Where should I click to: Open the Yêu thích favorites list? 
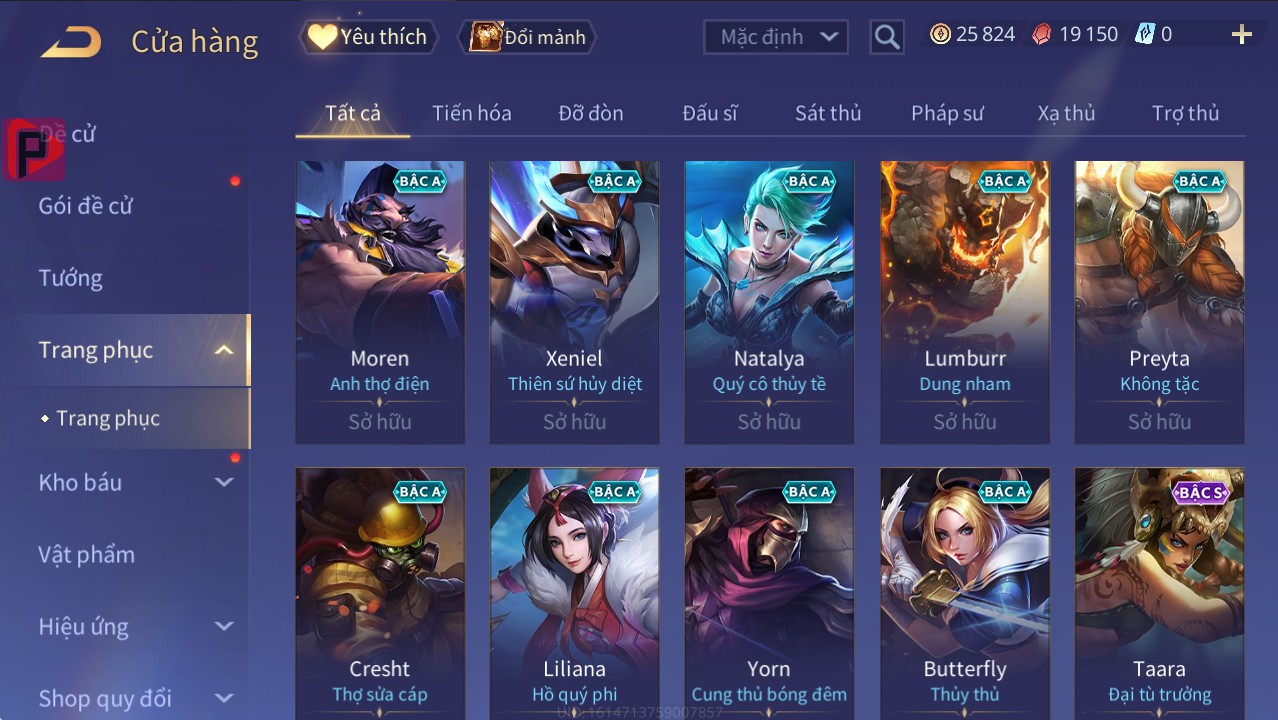click(x=367, y=37)
